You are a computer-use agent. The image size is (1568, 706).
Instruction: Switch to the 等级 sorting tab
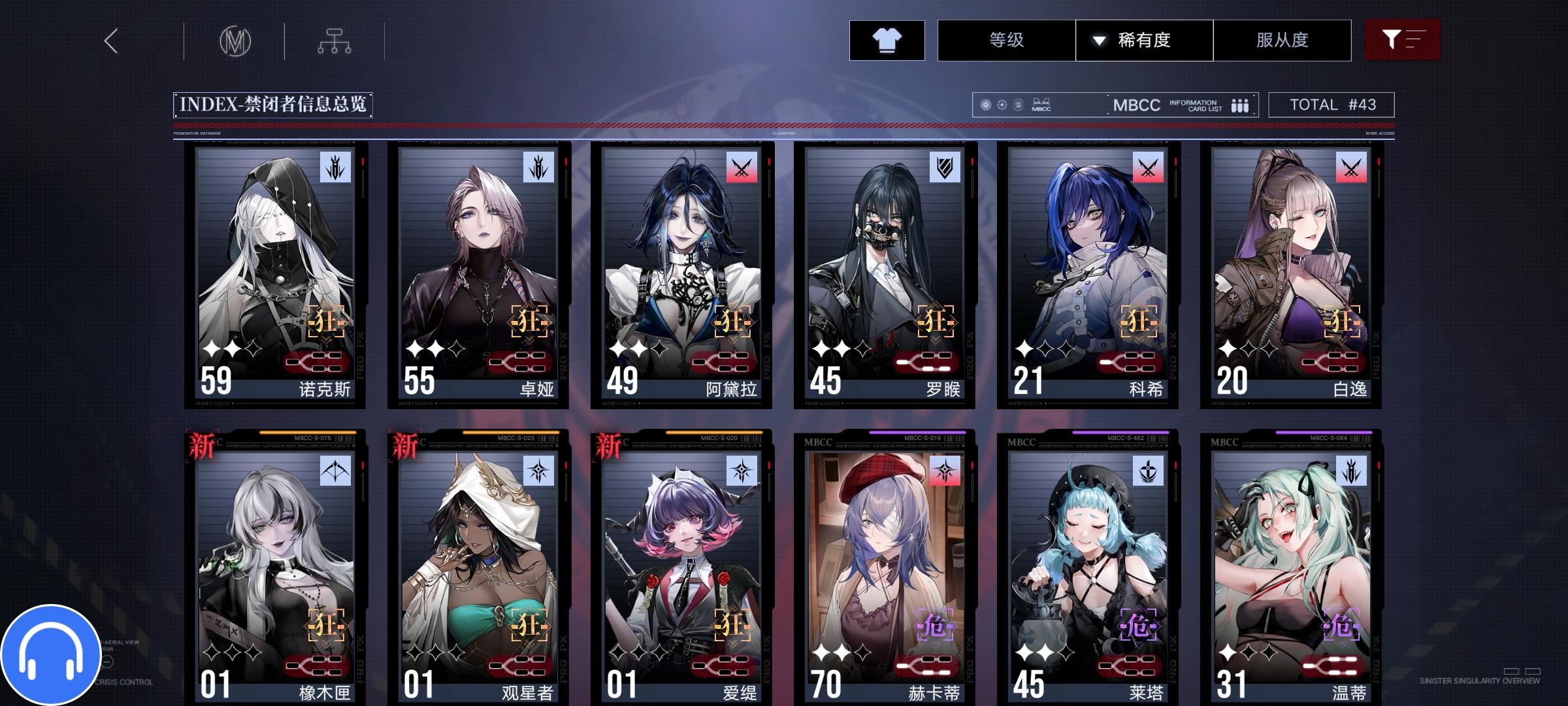pos(1006,40)
